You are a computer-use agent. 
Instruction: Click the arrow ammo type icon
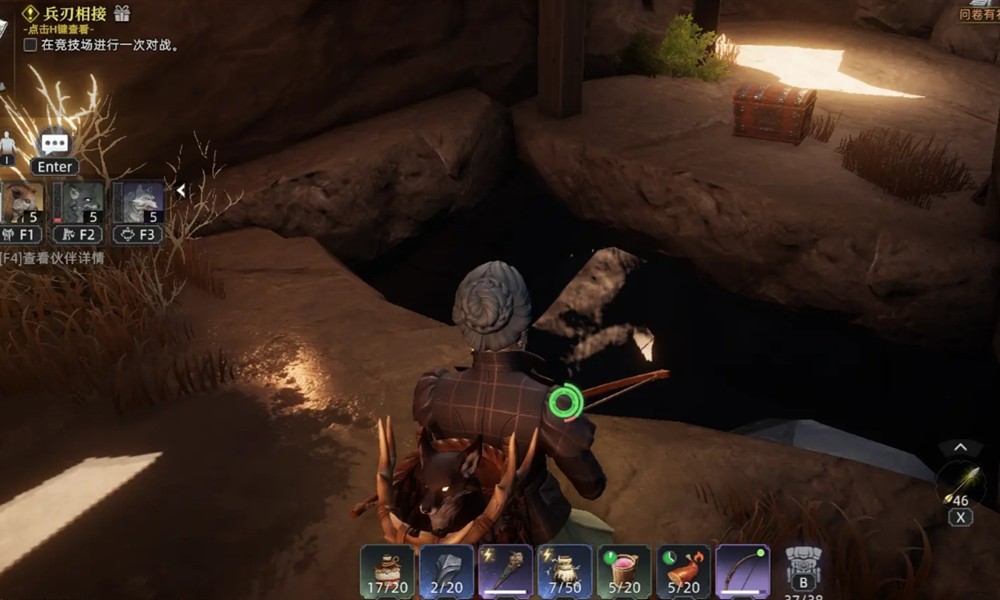pos(959,481)
